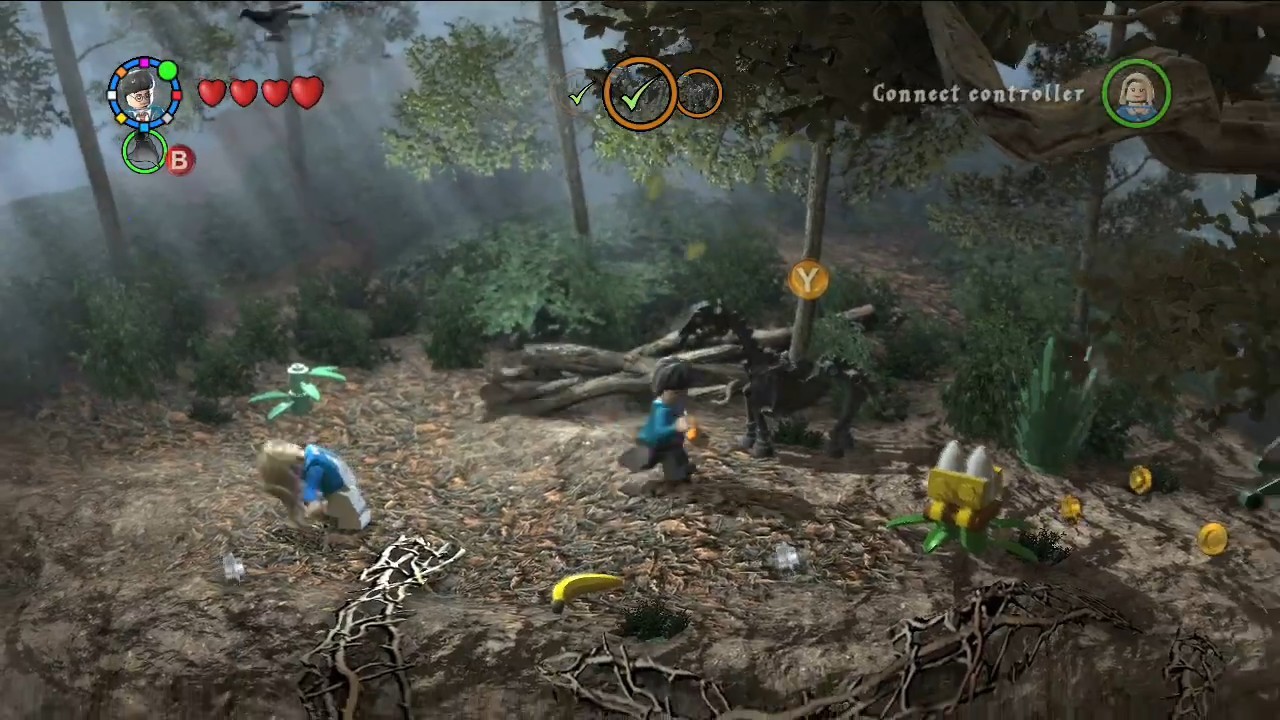Select the large orange checkmarked objective circle
The height and width of the screenshot is (720, 1280).
click(639, 94)
